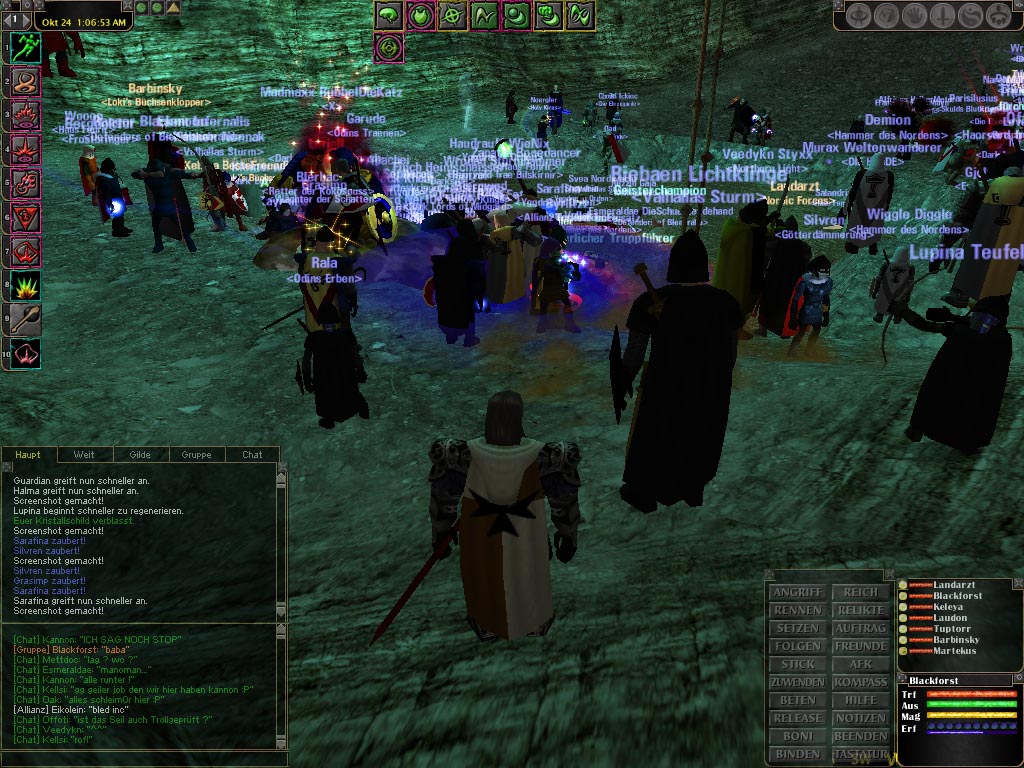Activate the green running figure sprint ability
Viewport: 1024px width, 768px height.
(26, 48)
